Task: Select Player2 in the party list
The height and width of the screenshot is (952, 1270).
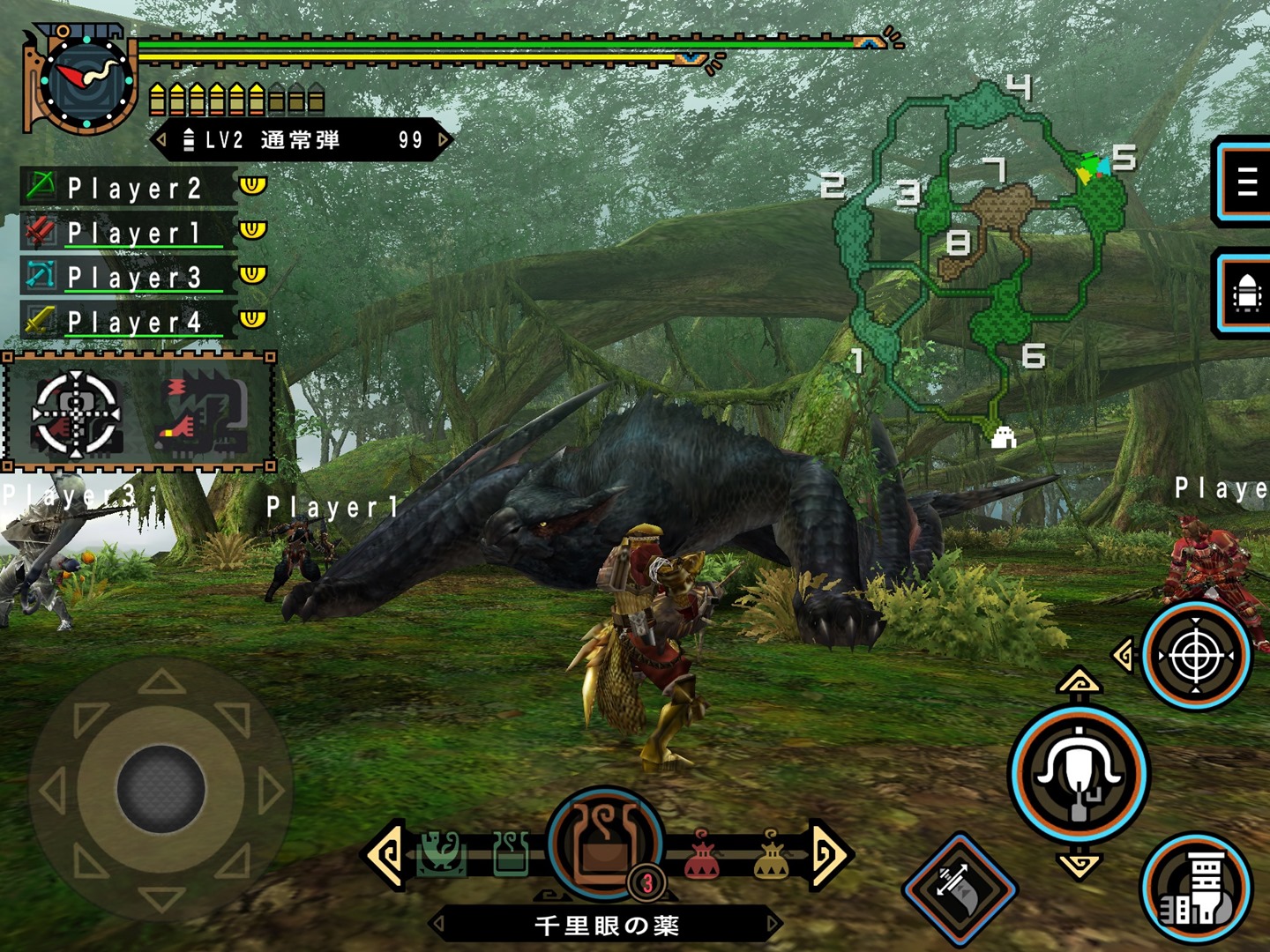Action: pyautogui.click(x=132, y=188)
